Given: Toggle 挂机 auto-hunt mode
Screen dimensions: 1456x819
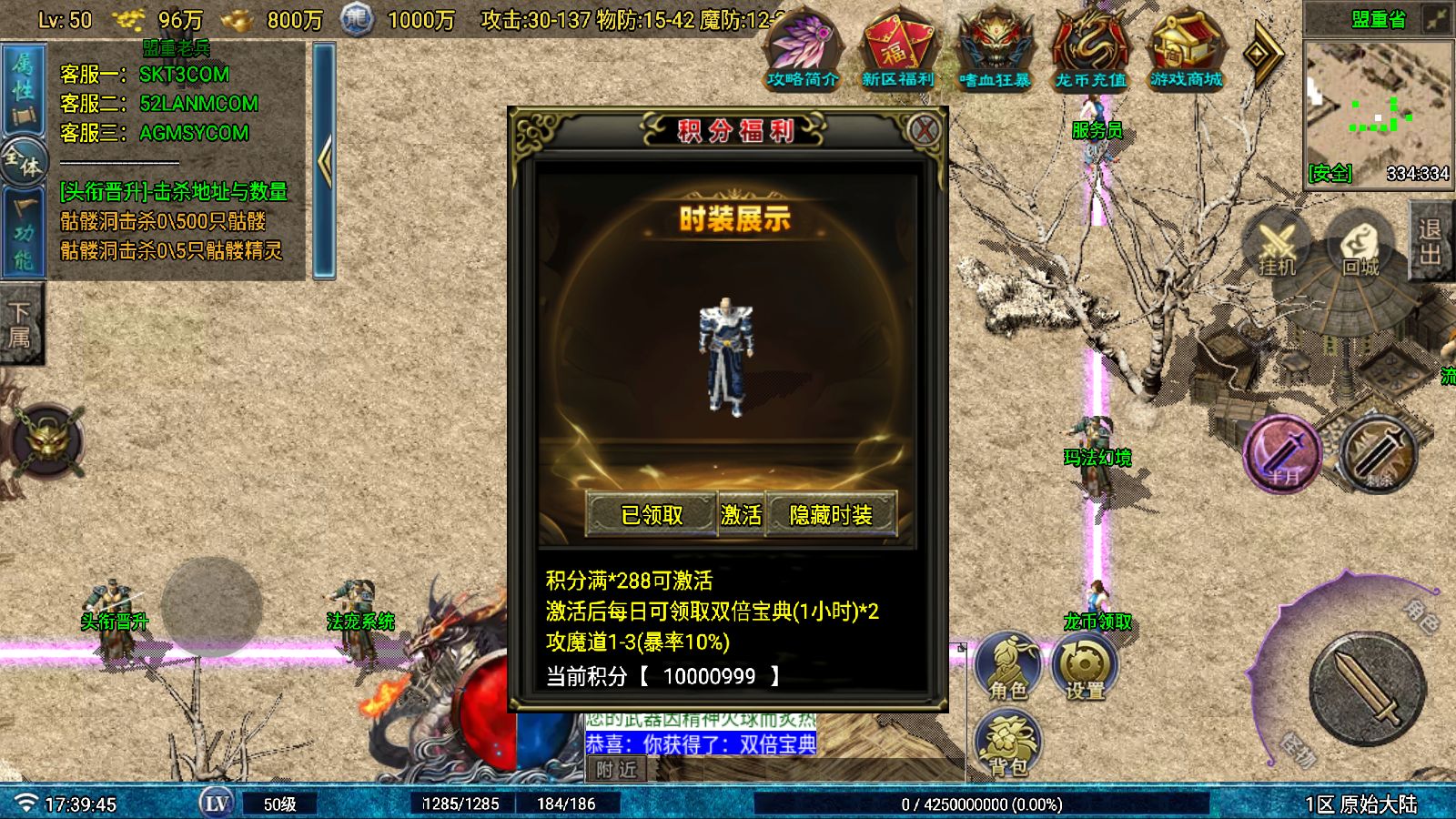Looking at the screenshot, I should (1278, 246).
